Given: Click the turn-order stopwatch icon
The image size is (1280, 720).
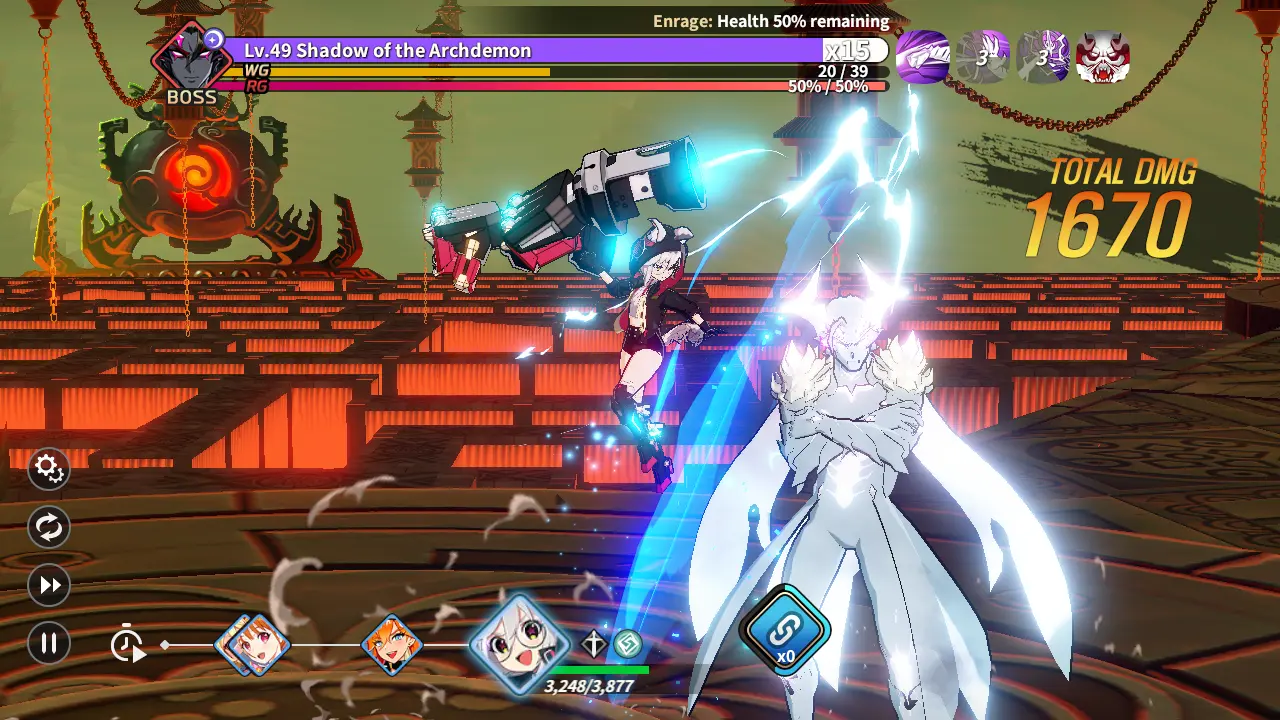Looking at the screenshot, I should tap(128, 644).
